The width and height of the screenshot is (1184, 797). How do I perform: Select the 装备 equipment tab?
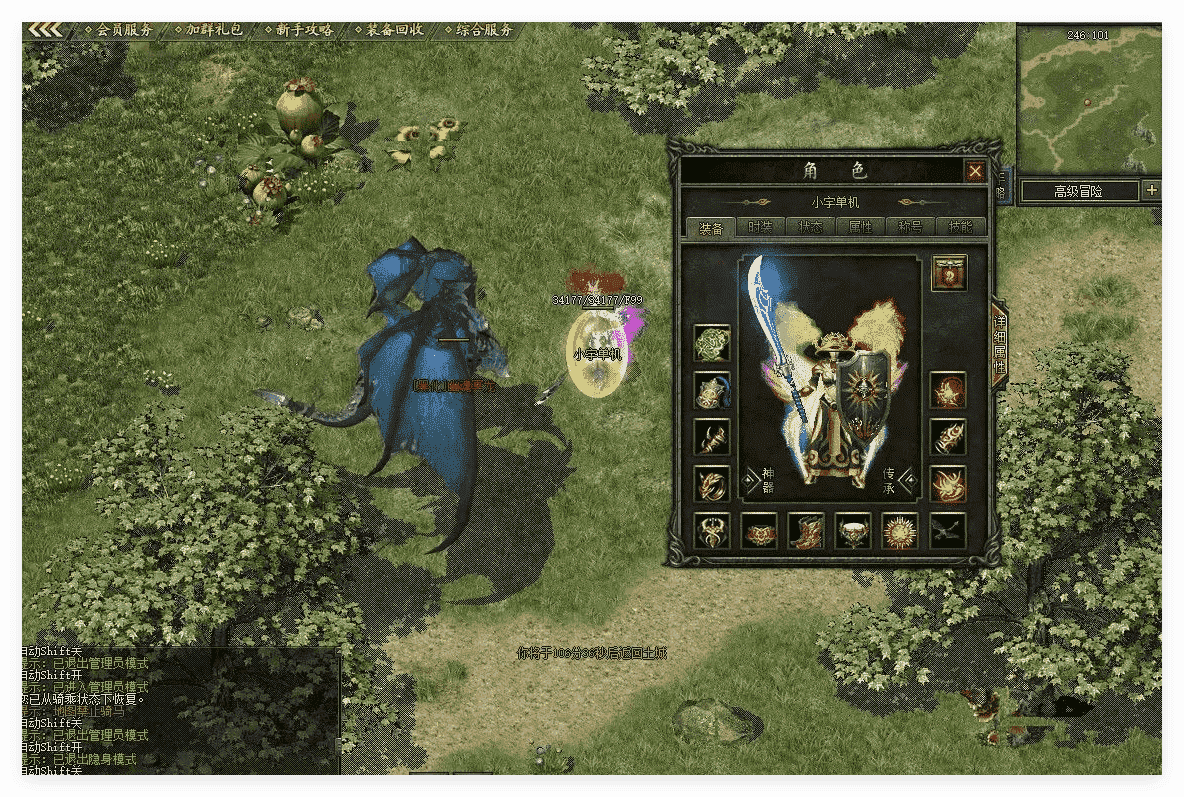(712, 227)
